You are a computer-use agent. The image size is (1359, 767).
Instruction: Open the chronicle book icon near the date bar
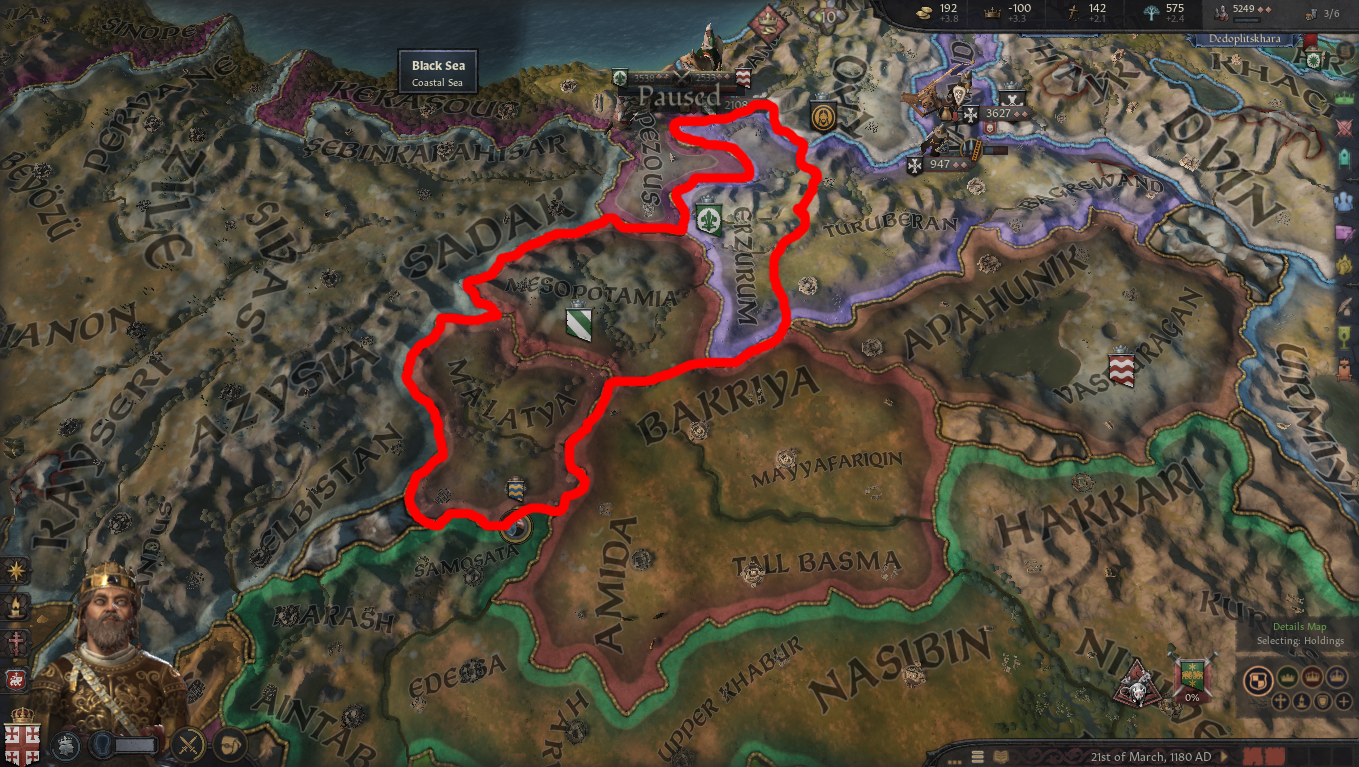pyautogui.click(x=1000, y=755)
